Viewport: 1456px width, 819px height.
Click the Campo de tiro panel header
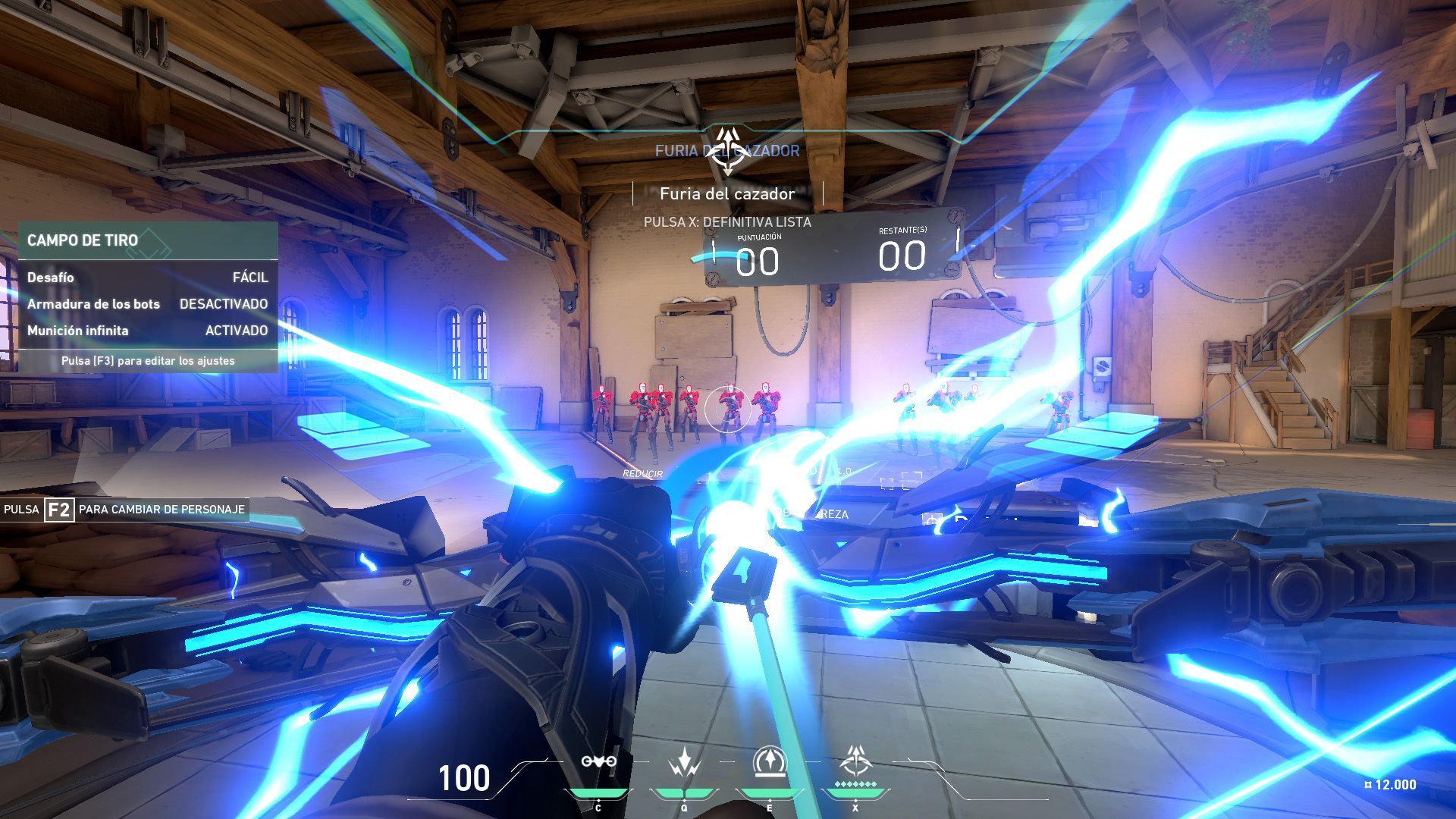click(148, 240)
